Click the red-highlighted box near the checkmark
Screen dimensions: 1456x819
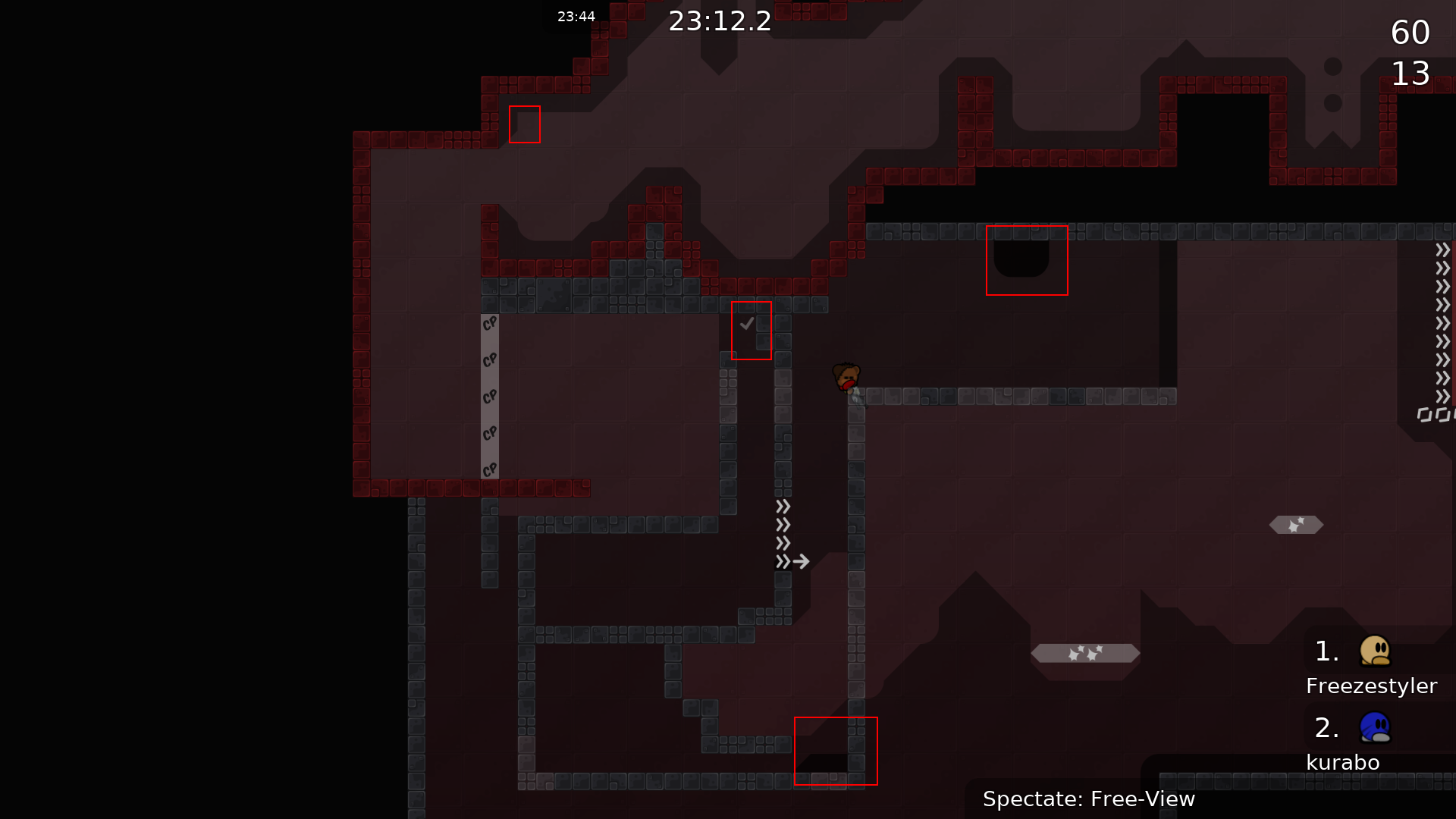[x=751, y=330]
